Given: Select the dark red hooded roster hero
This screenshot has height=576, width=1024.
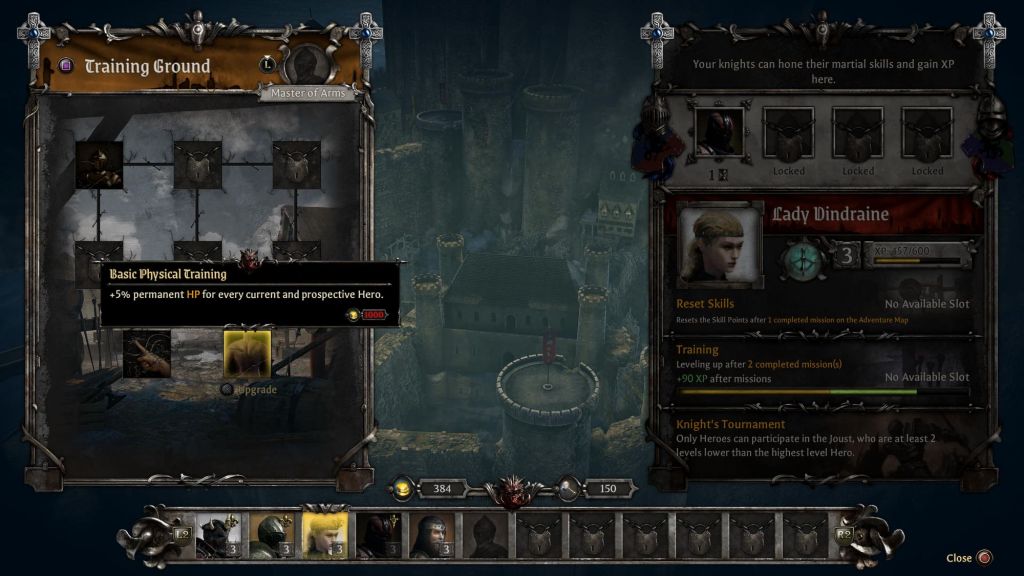Looking at the screenshot, I should (378, 536).
